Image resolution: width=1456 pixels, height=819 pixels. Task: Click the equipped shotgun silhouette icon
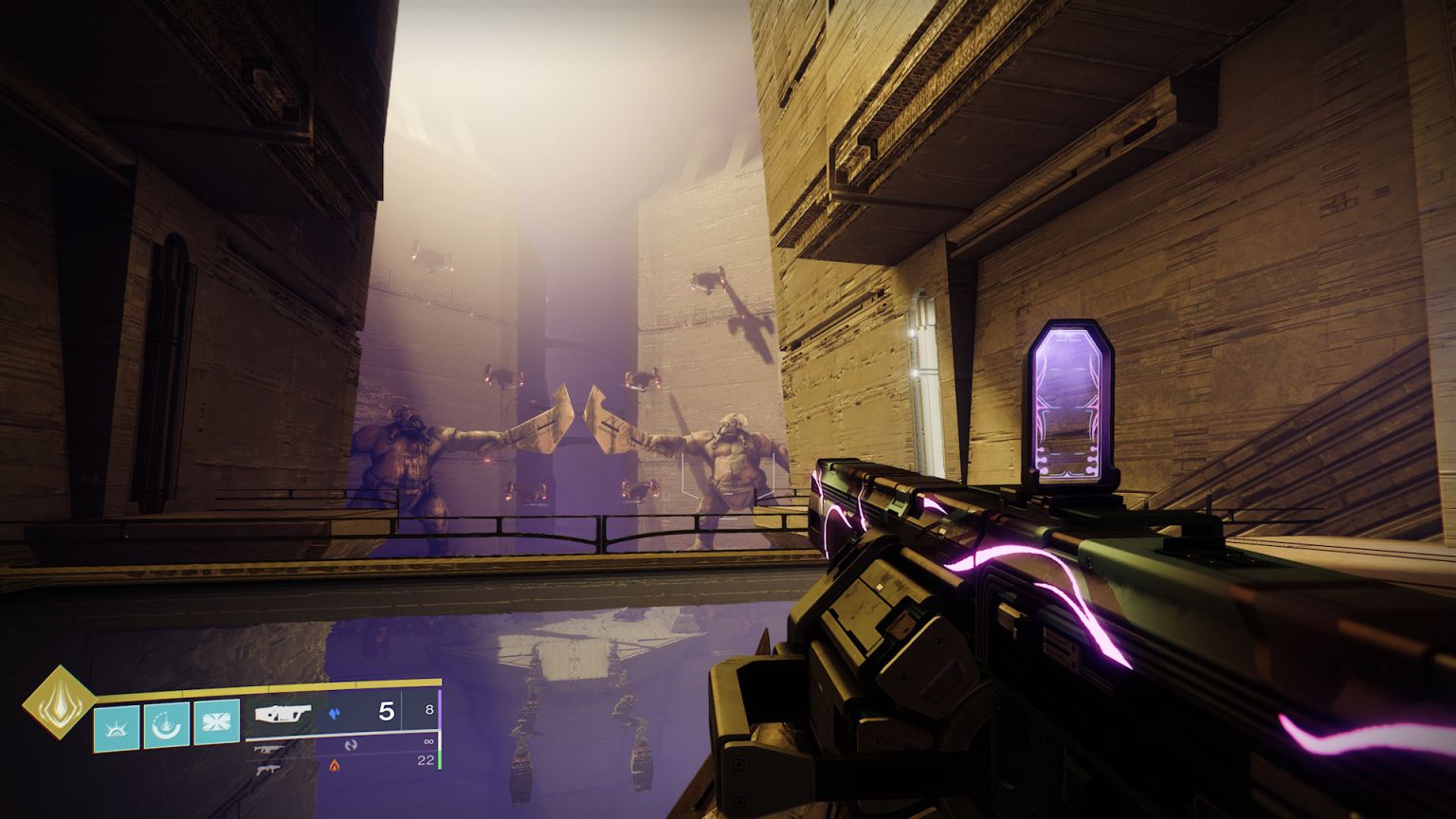pyautogui.click(x=283, y=713)
